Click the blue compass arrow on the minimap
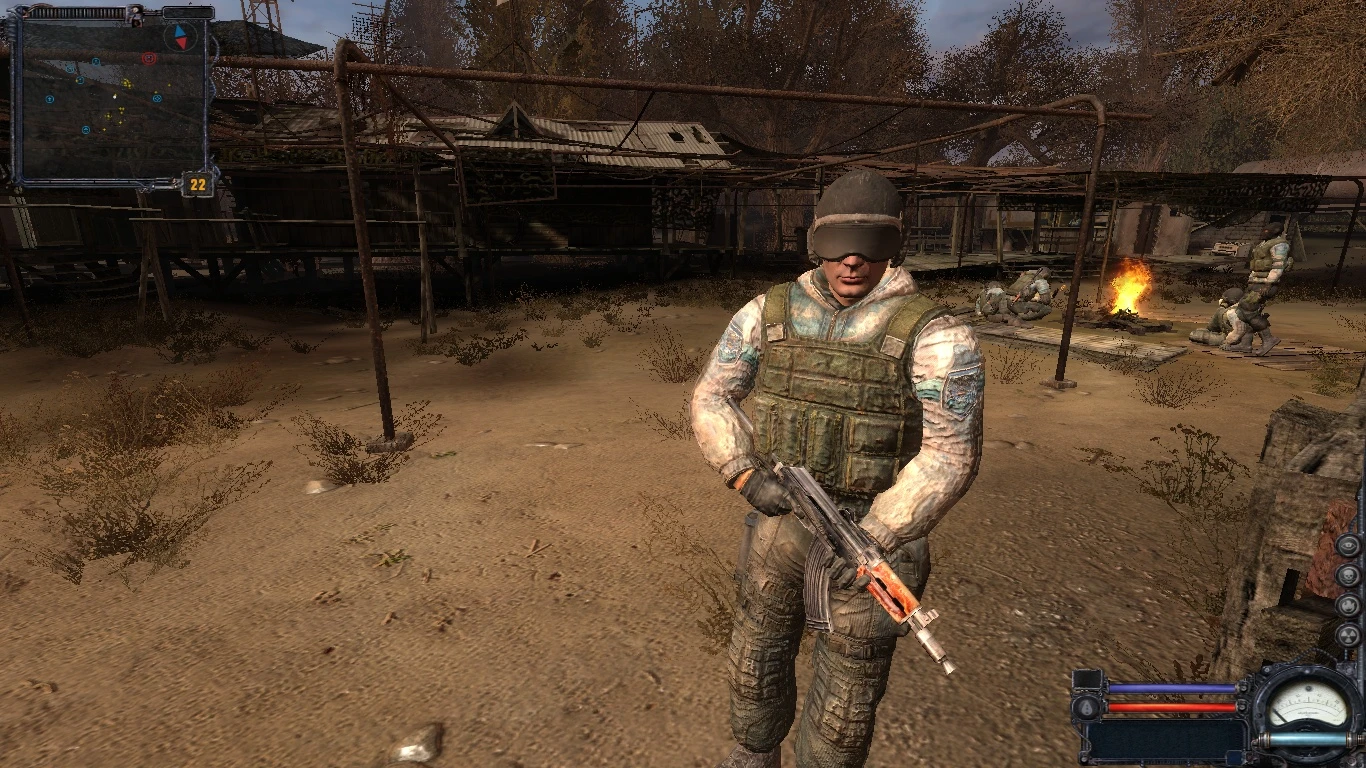Image resolution: width=1366 pixels, height=768 pixels. point(178,33)
